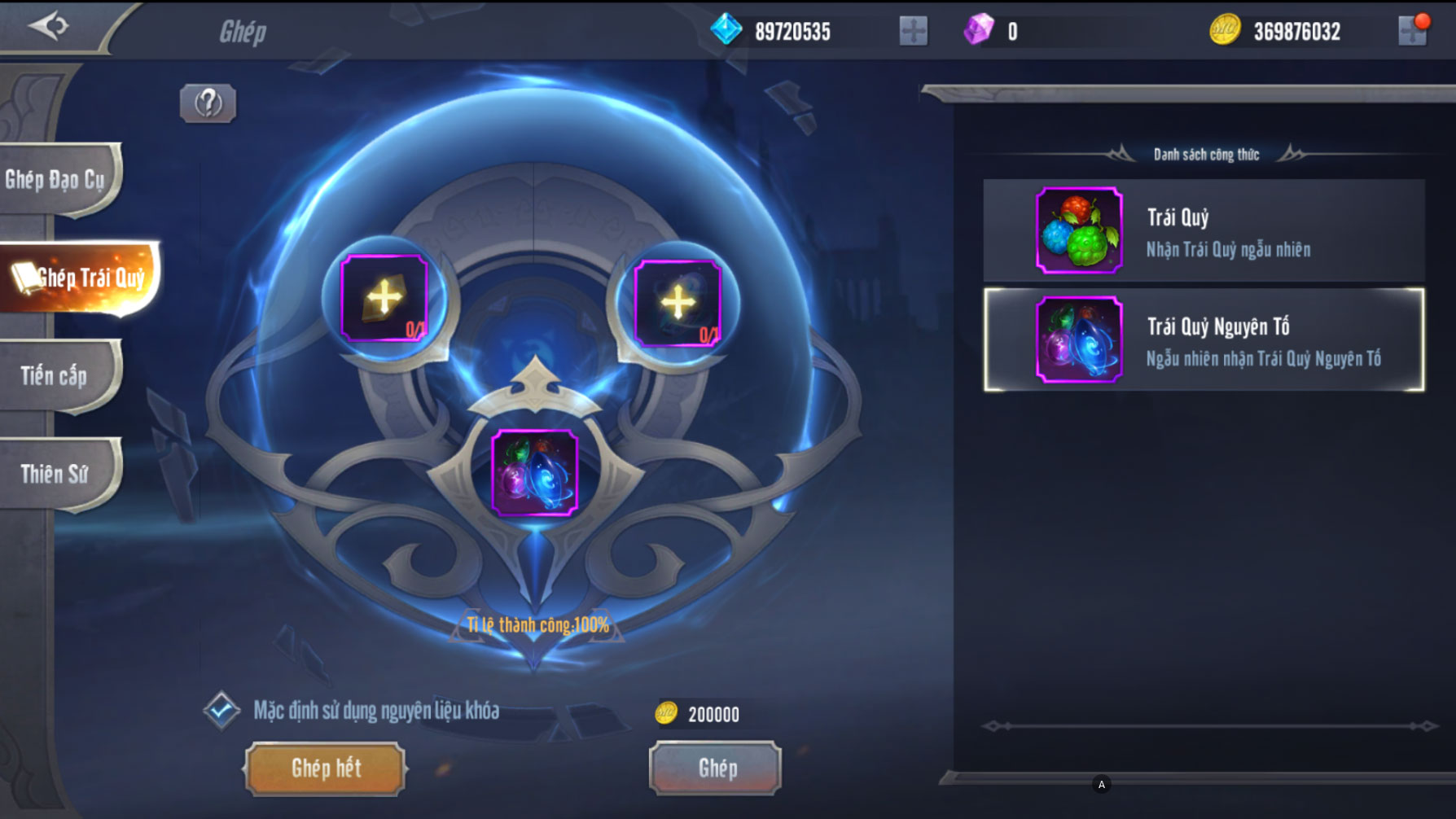This screenshot has width=1456, height=819.
Task: Open the Tiến cấp tab
Action: click(55, 375)
